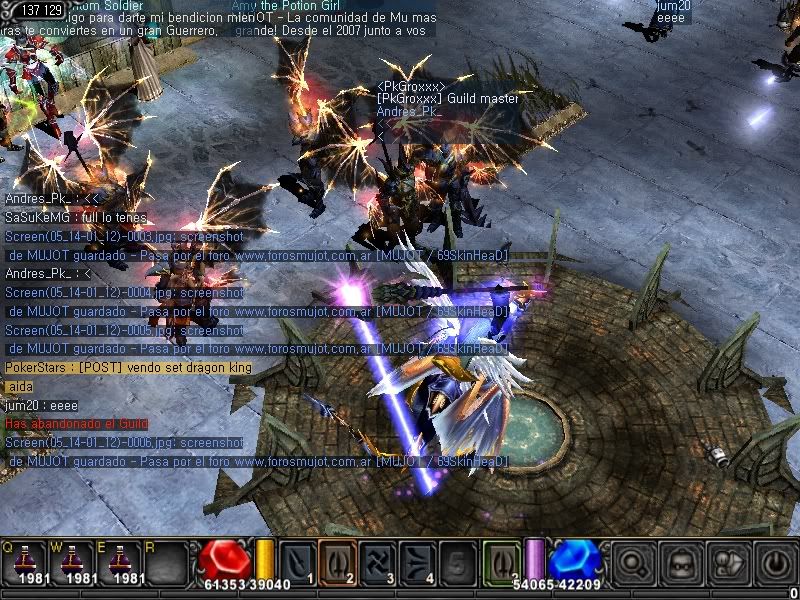The height and width of the screenshot is (600, 800).
Task: Open the green-framed current skill selector
Action: [x=502, y=560]
